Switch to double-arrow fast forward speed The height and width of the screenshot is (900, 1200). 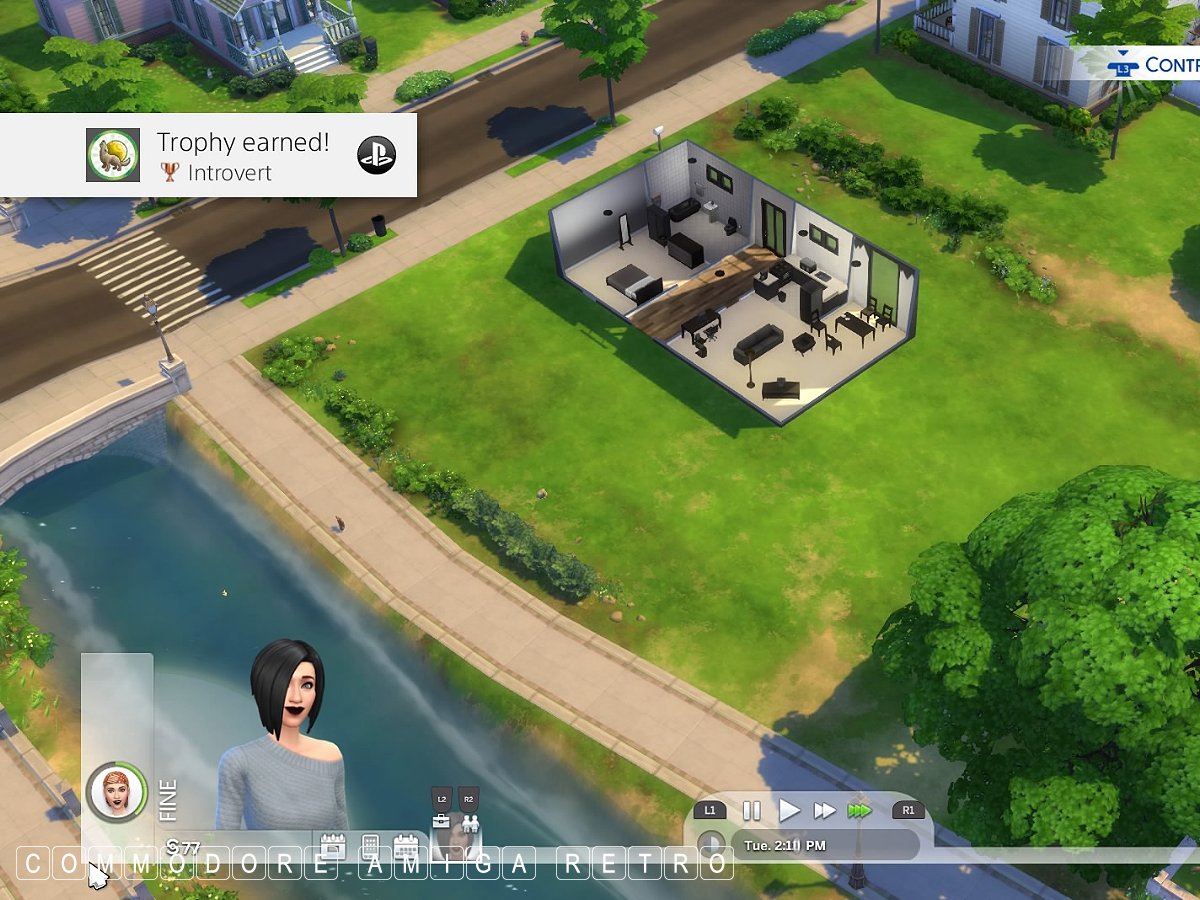824,810
